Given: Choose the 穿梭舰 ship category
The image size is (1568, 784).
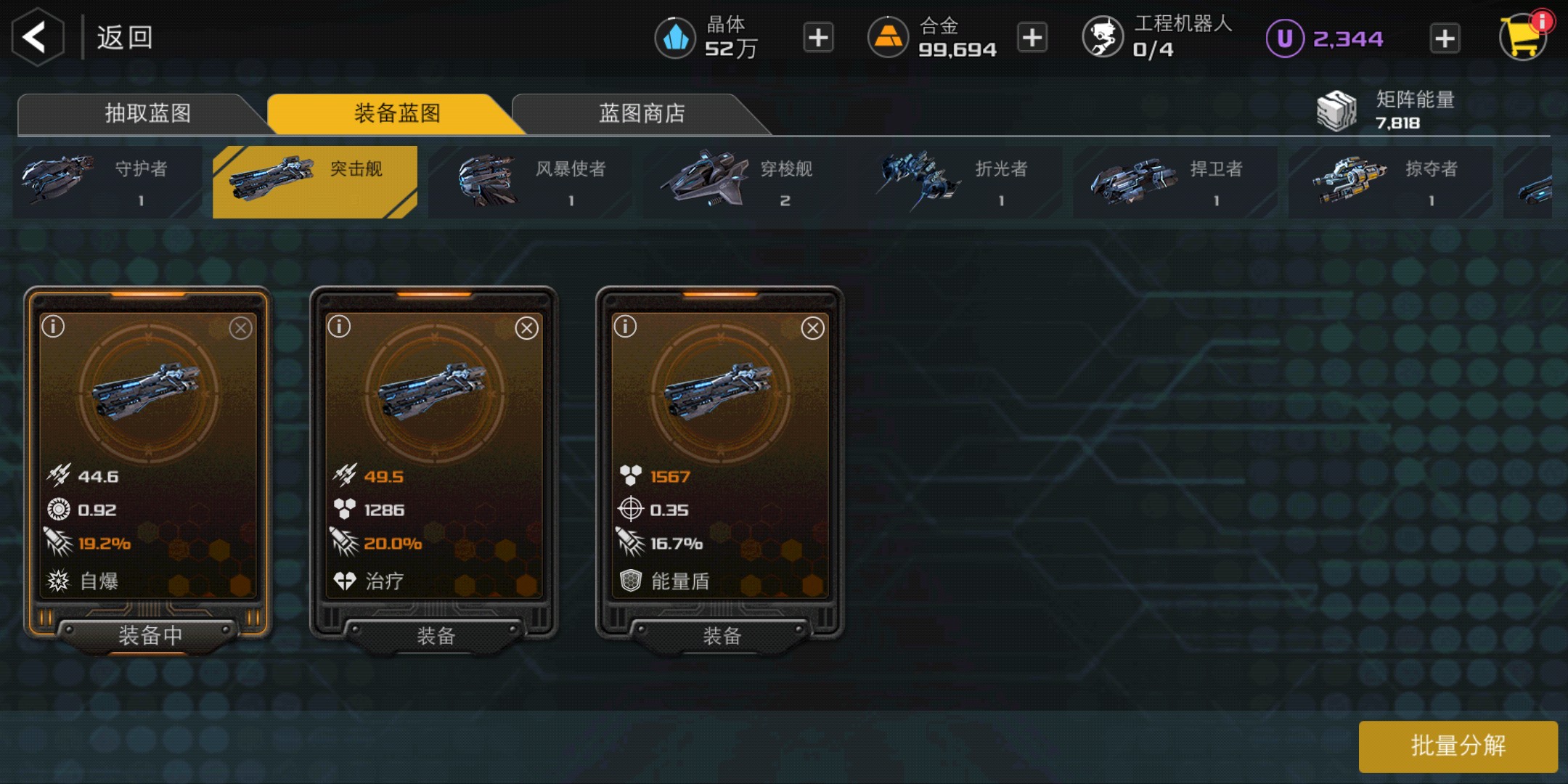Looking at the screenshot, I should point(746,181).
